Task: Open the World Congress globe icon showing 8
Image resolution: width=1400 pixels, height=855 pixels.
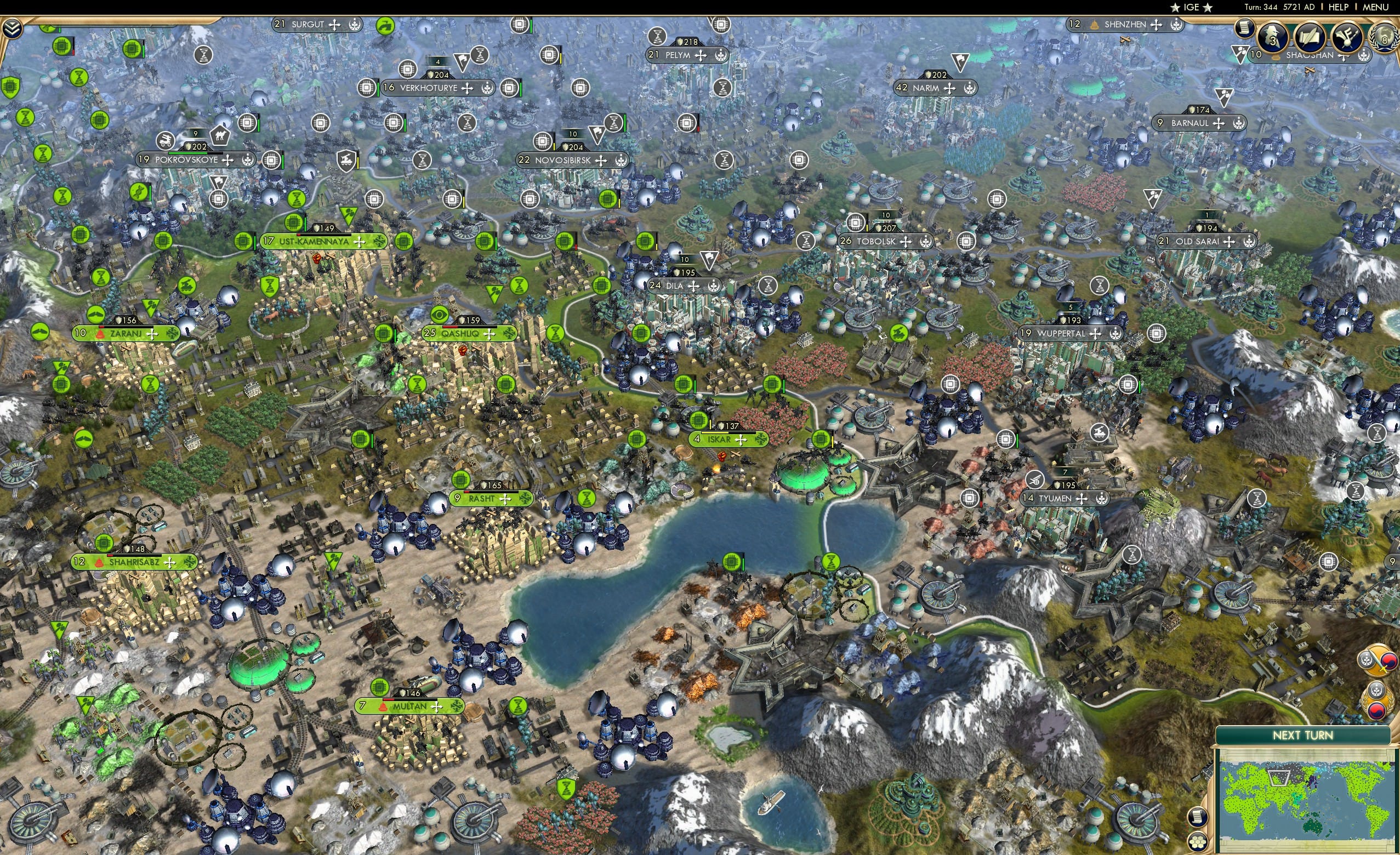Action: point(1385,38)
